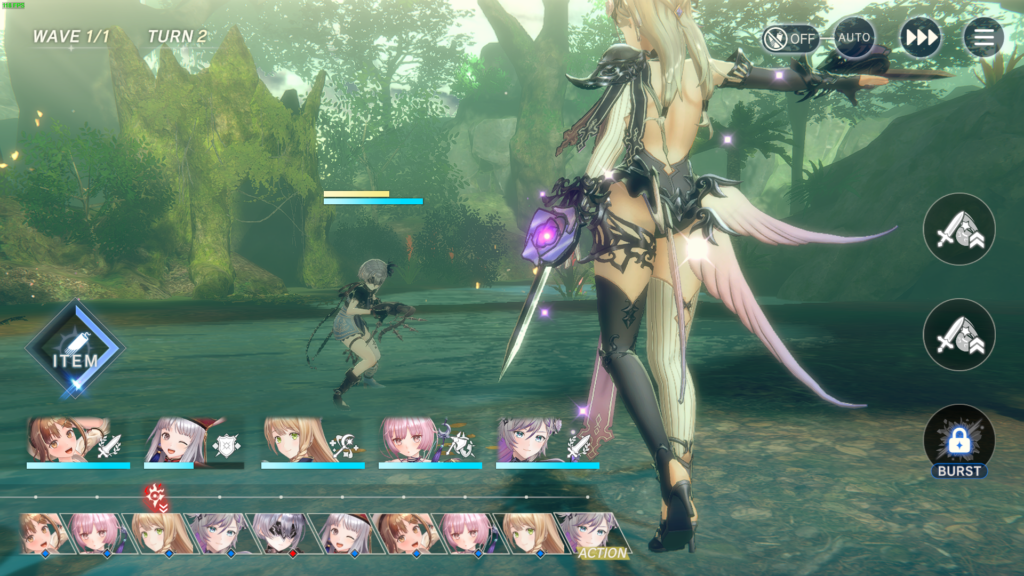Activate the triple-arrow fast-forward button
This screenshot has height=576, width=1024.
(920, 38)
